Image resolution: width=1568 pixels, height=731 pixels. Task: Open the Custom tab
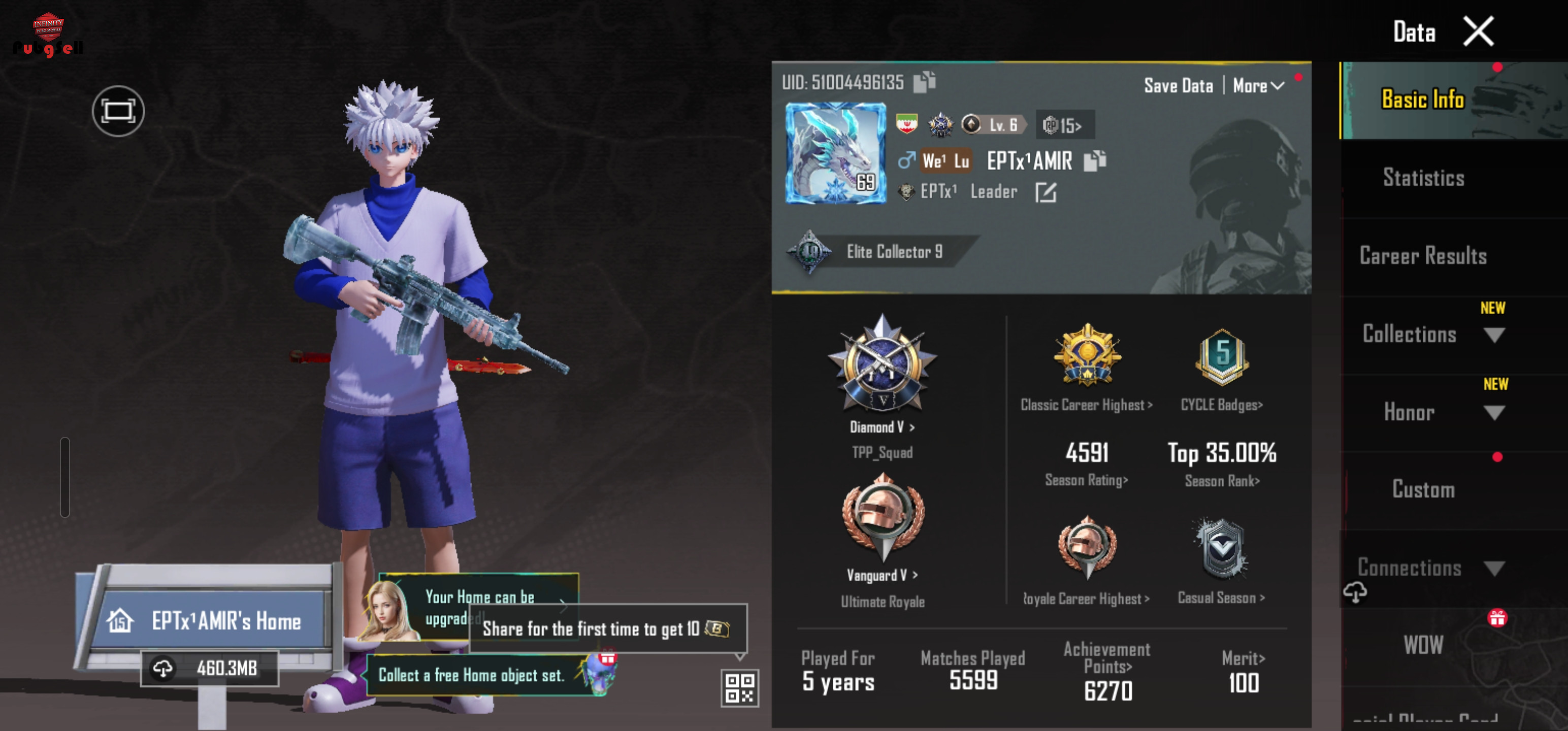point(1423,489)
